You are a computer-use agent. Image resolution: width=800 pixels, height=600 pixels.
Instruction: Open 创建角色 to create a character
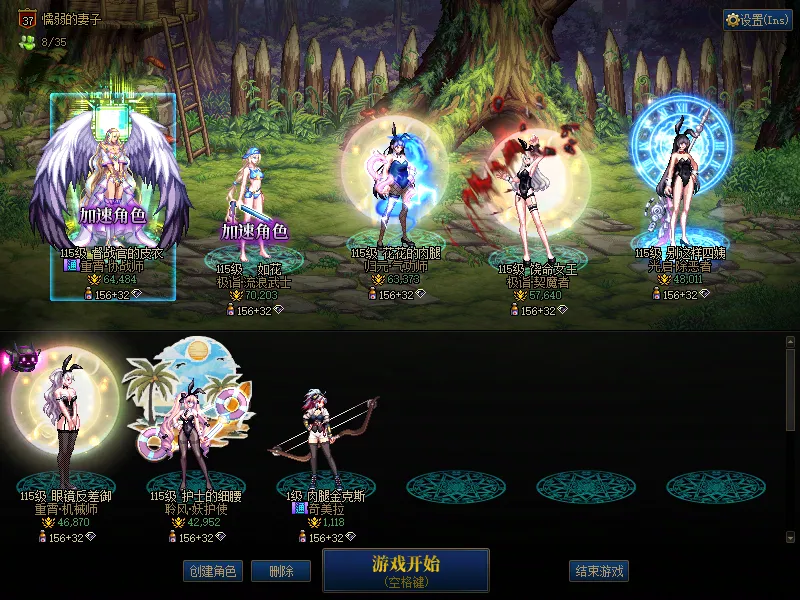pos(212,571)
